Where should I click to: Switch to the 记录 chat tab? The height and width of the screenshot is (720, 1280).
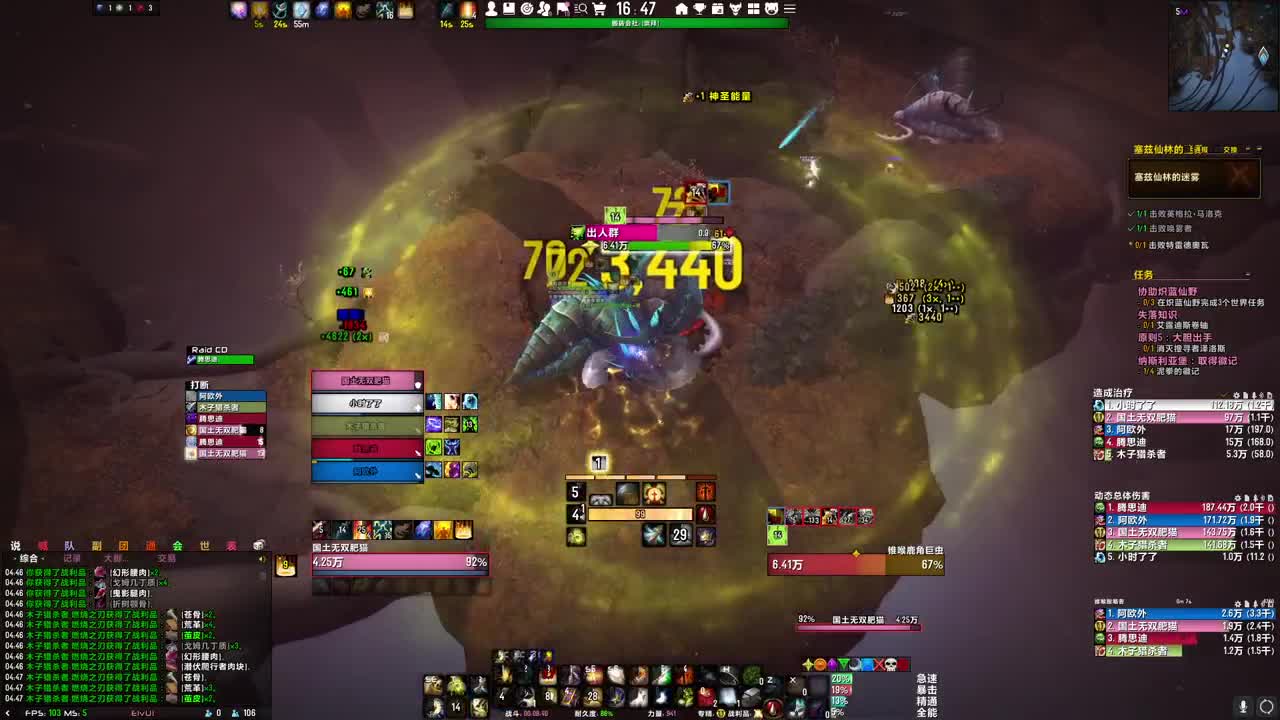coord(73,558)
